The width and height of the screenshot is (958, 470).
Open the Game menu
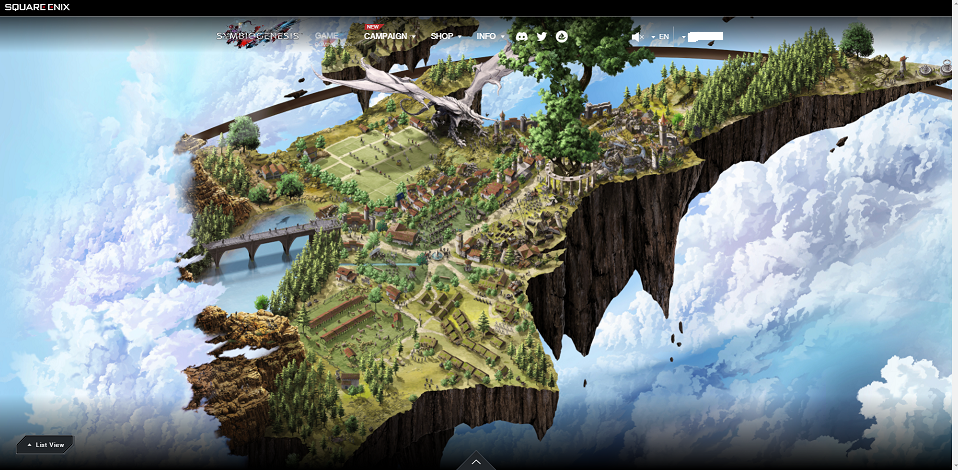click(x=327, y=36)
